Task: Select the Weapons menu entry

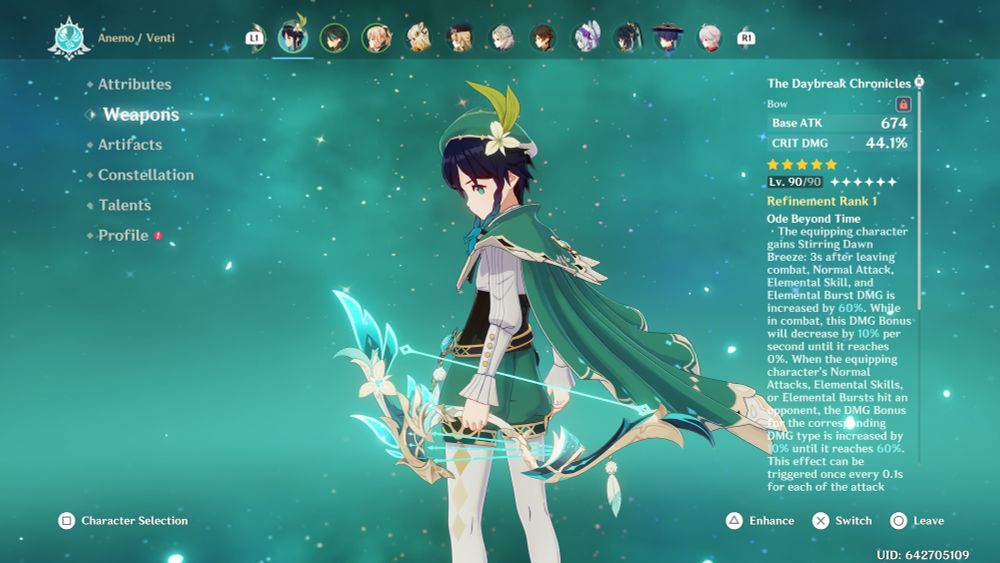Action: (140, 115)
